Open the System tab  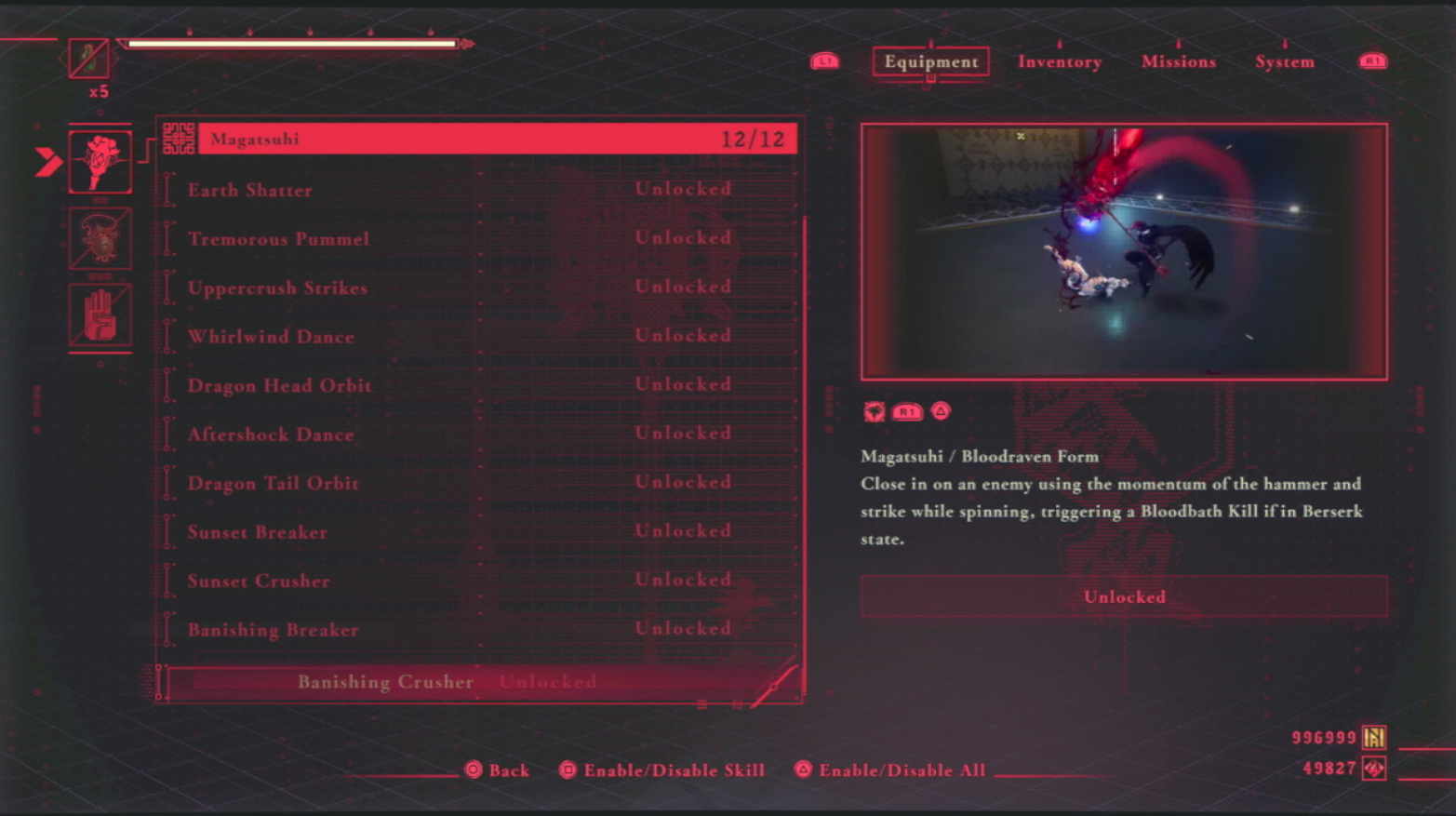[1284, 61]
